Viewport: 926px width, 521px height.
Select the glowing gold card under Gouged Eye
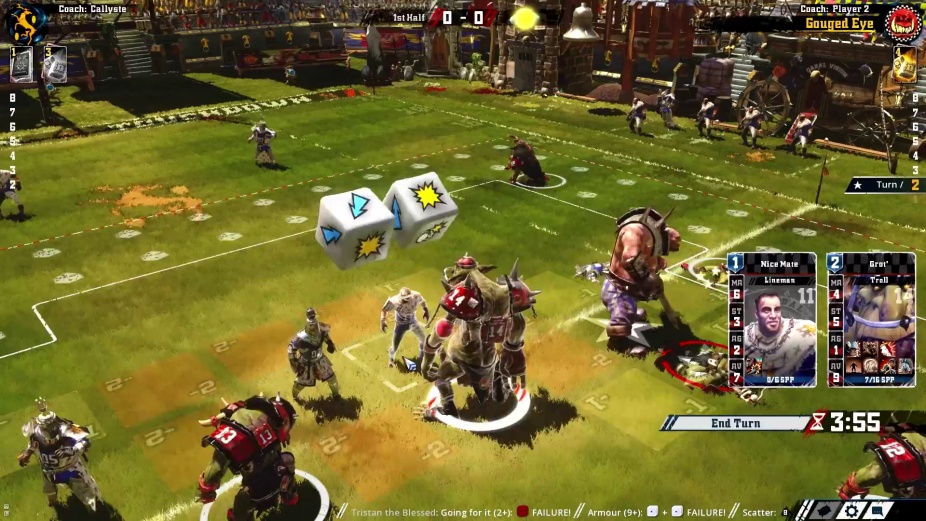(903, 65)
